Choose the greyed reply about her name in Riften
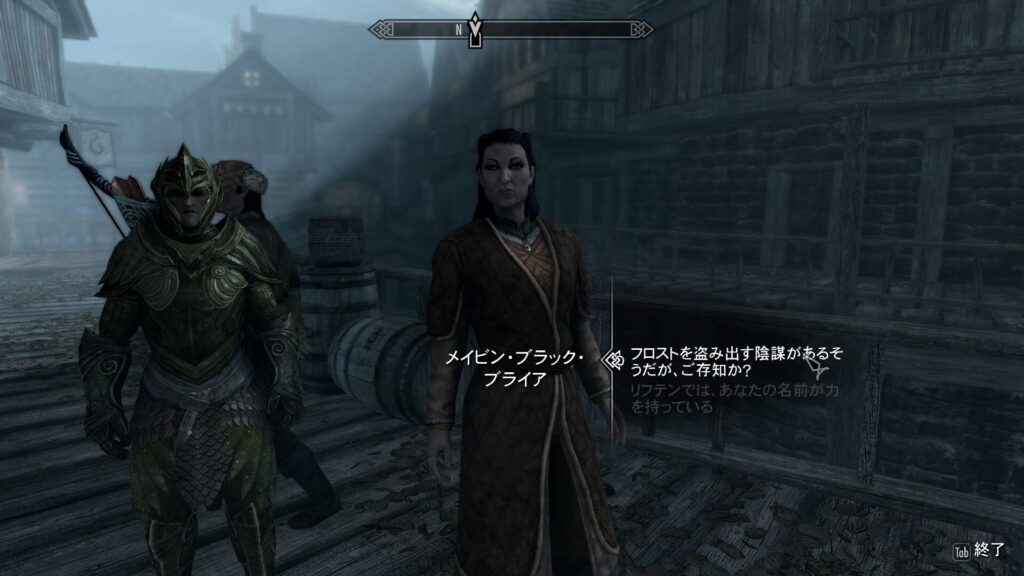The image size is (1024, 576). (x=733, y=398)
